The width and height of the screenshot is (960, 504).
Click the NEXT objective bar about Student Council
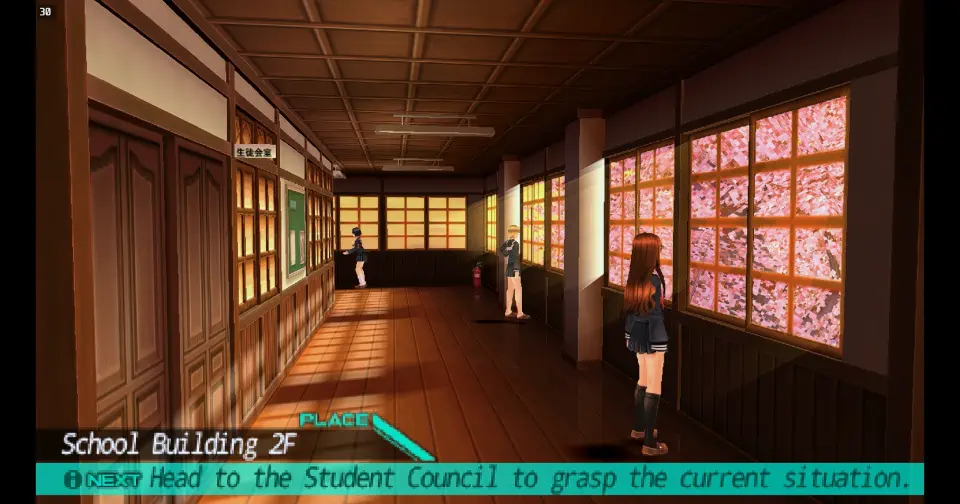pyautogui.click(x=480, y=478)
